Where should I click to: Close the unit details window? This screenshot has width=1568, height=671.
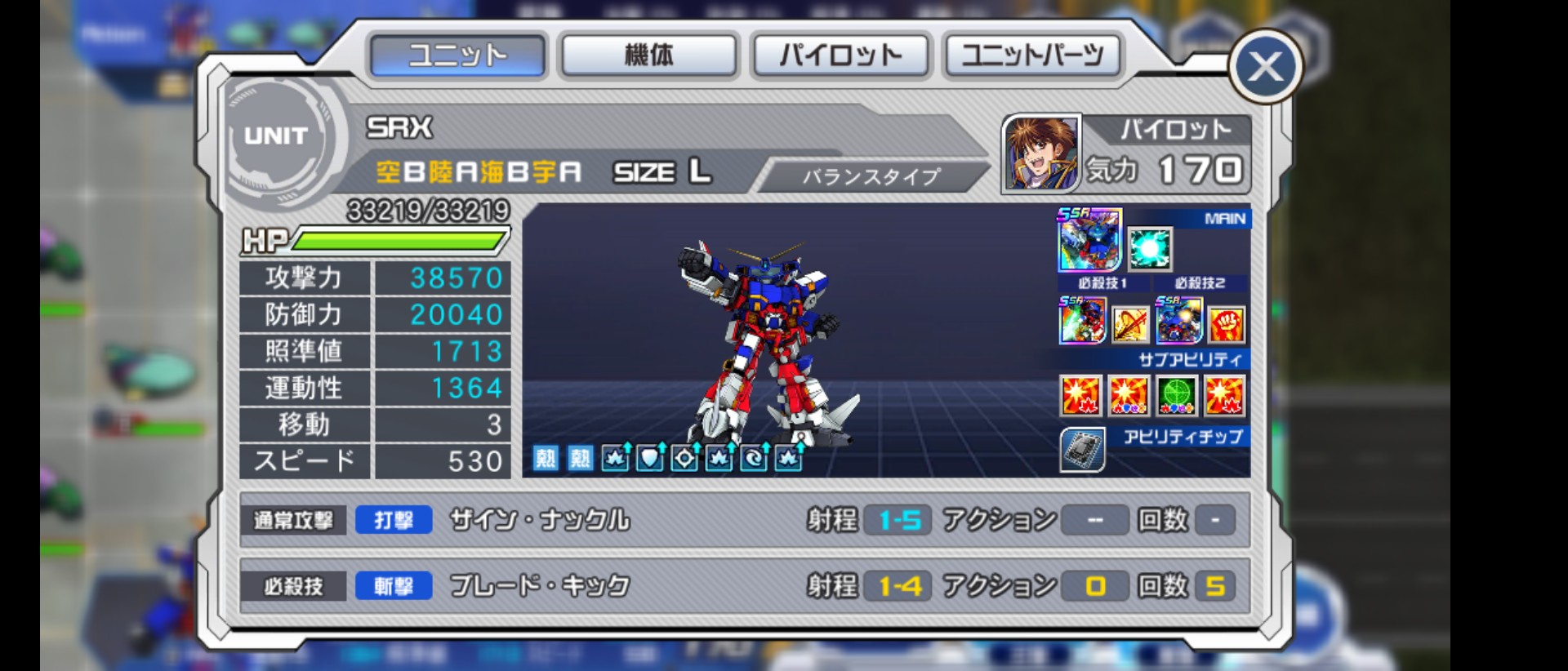pyautogui.click(x=1265, y=67)
